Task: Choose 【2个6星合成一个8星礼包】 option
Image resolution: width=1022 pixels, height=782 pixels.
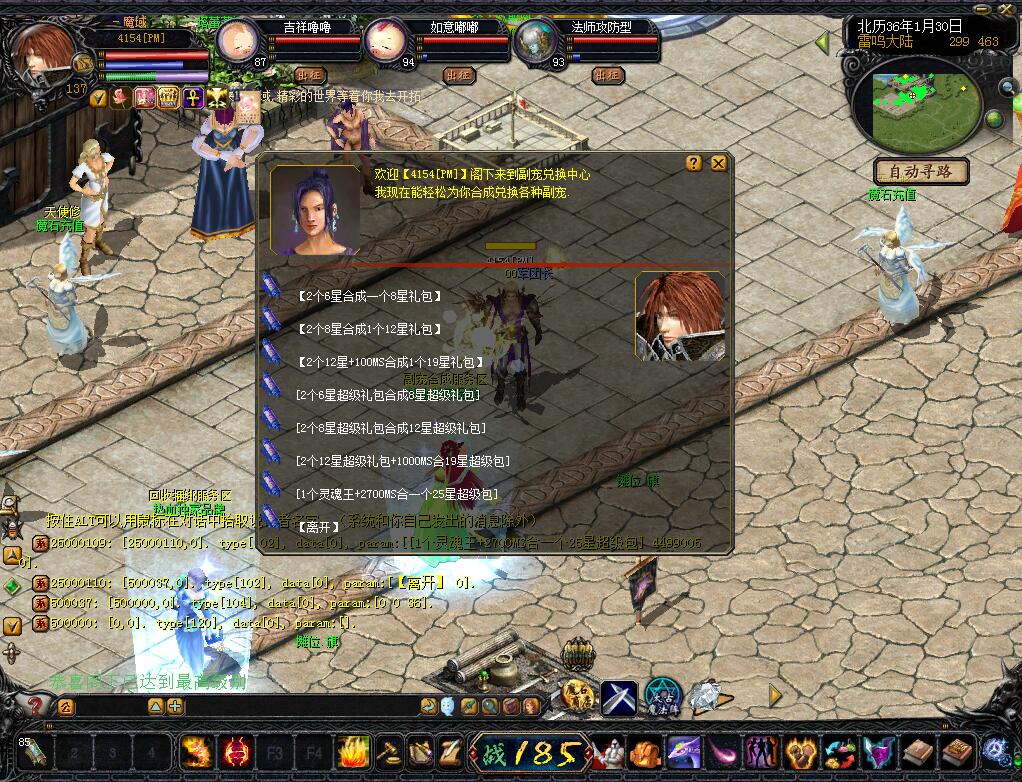Action: 369,297
